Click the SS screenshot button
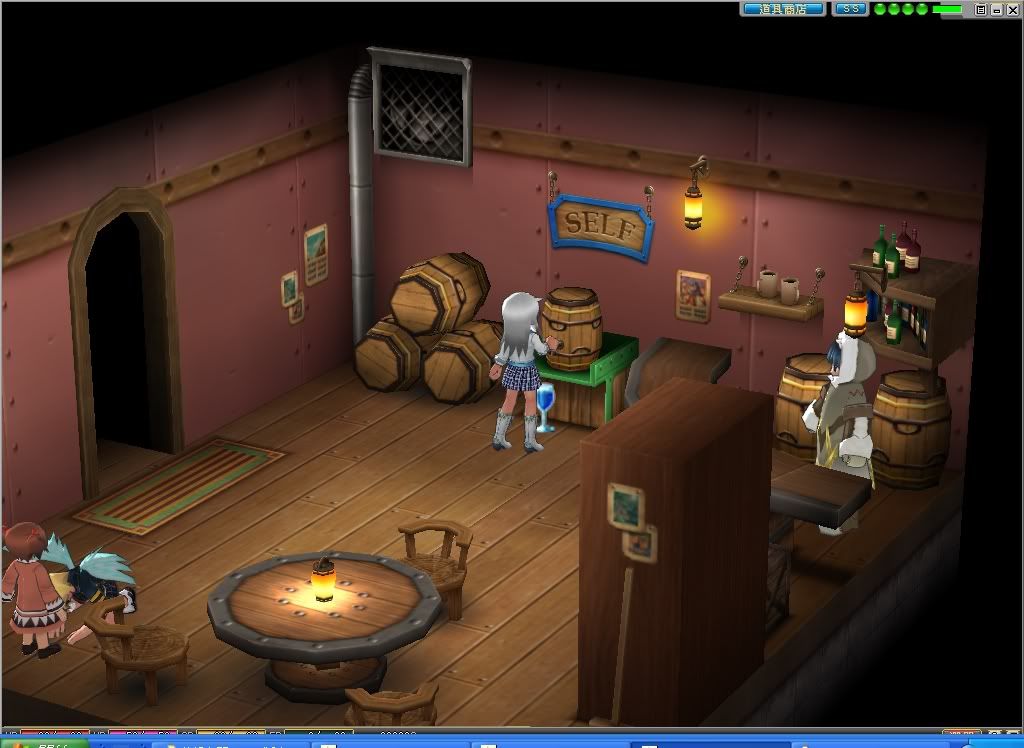The width and height of the screenshot is (1024, 748). (x=850, y=9)
